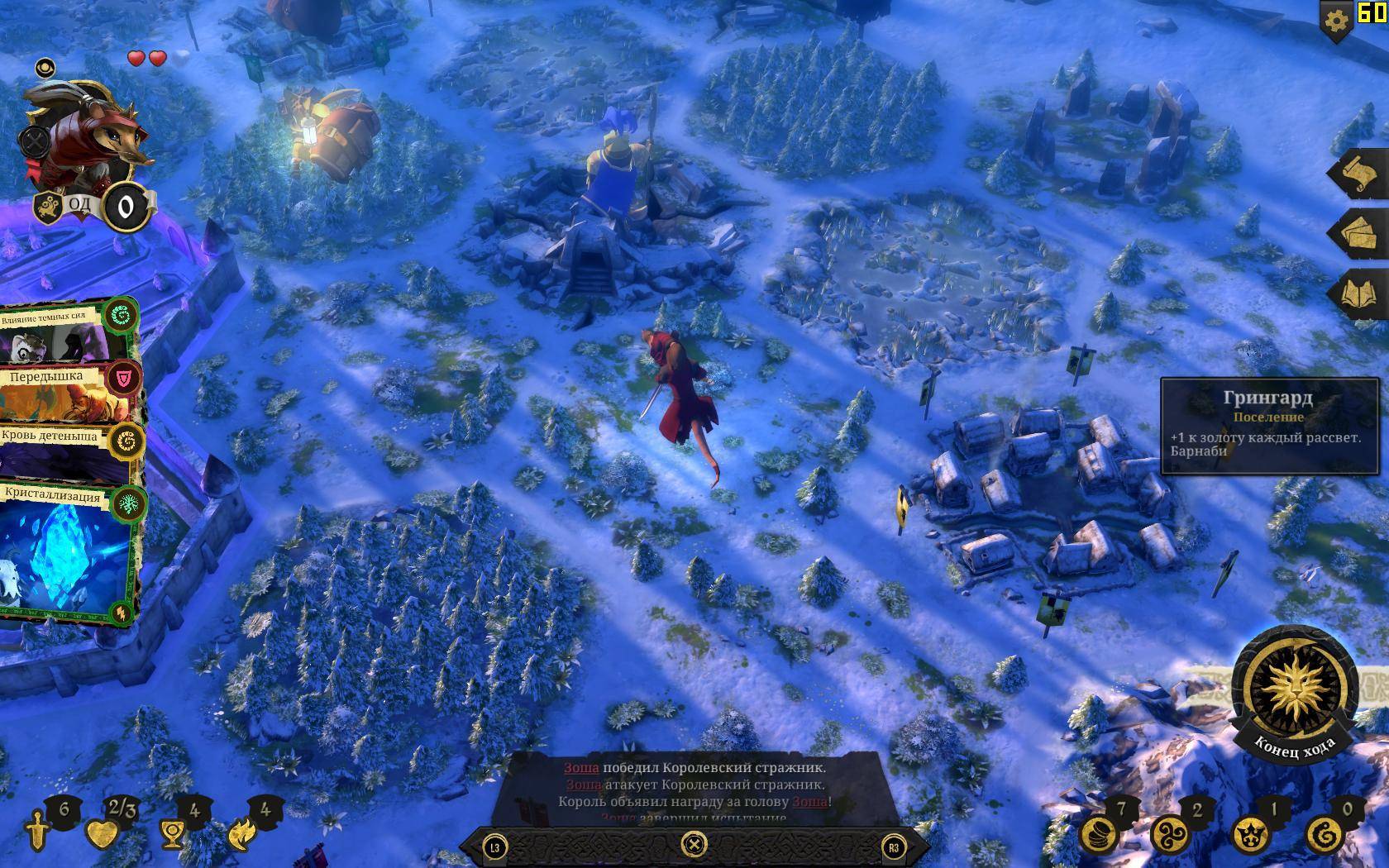Show the card deck panel
Screen dimensions: 1389x868
(1360, 233)
